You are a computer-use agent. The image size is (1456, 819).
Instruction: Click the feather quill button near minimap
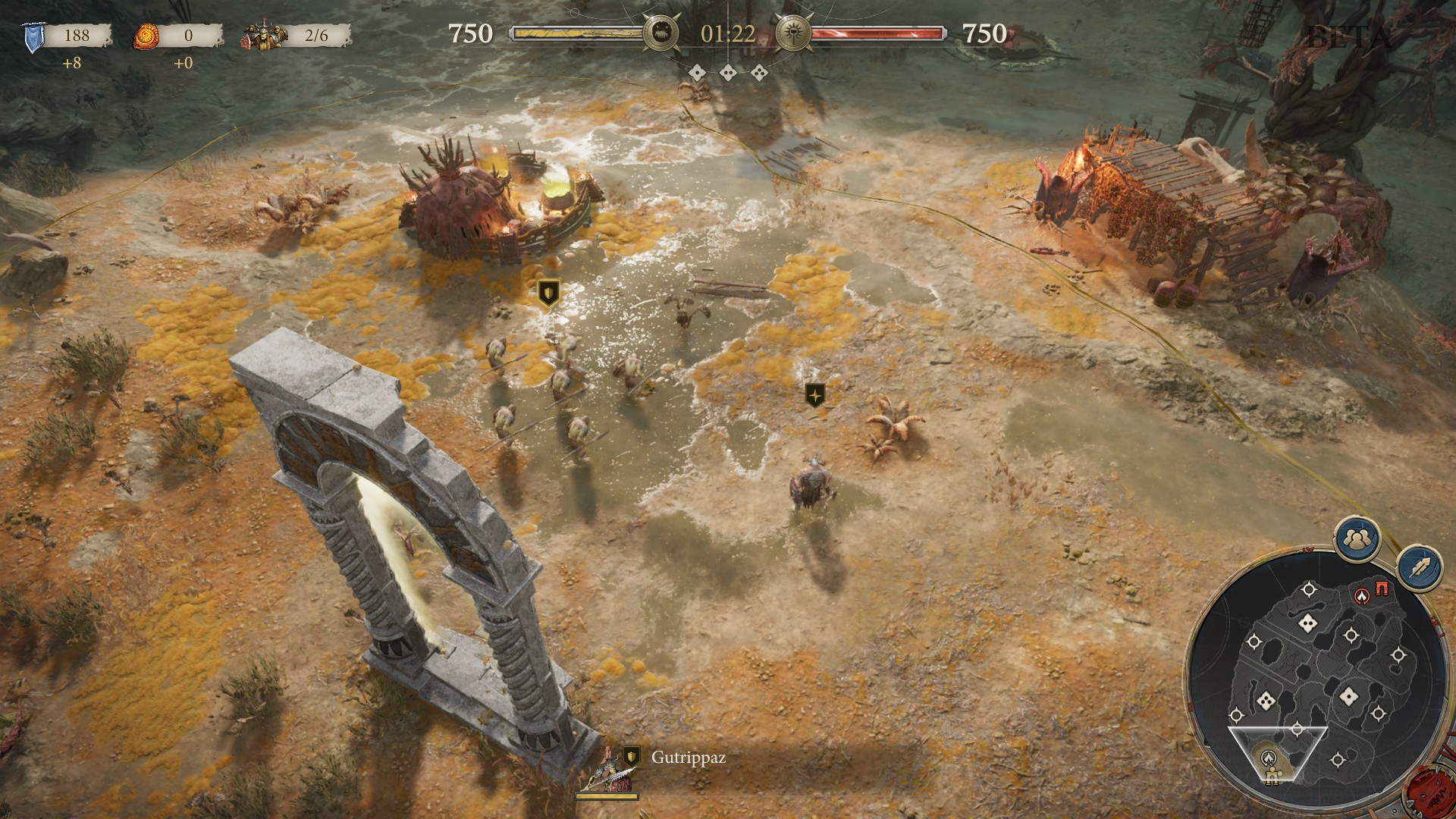[1420, 567]
